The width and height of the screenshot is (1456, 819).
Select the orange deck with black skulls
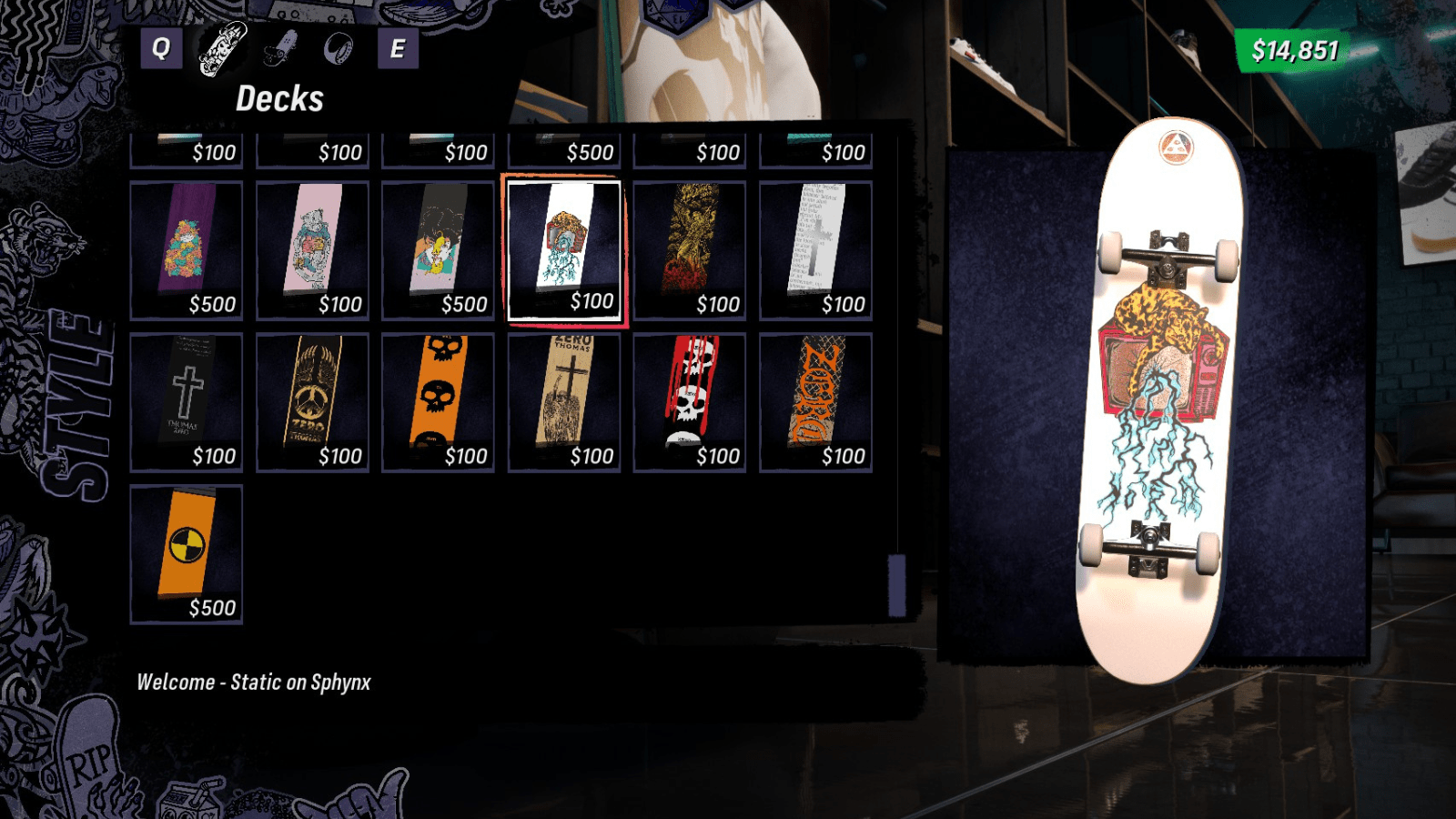(x=438, y=402)
